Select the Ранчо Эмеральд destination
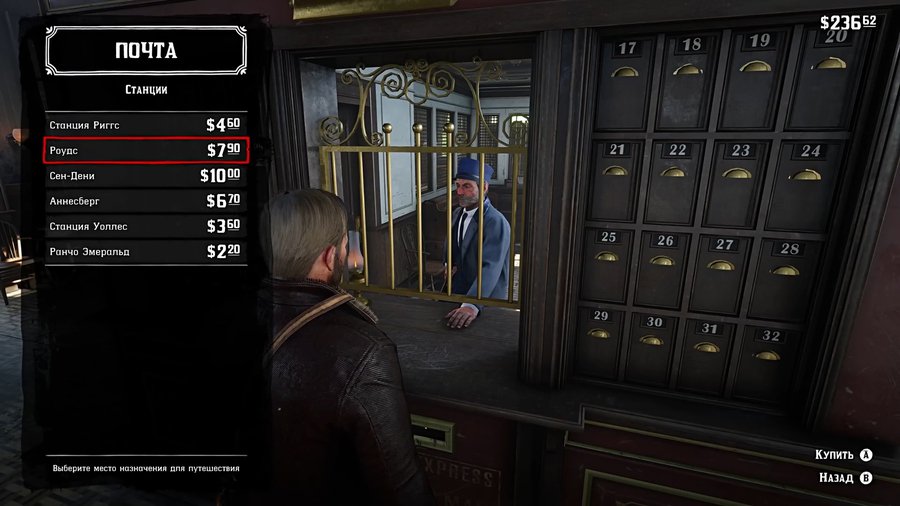900x506 pixels. tap(145, 251)
